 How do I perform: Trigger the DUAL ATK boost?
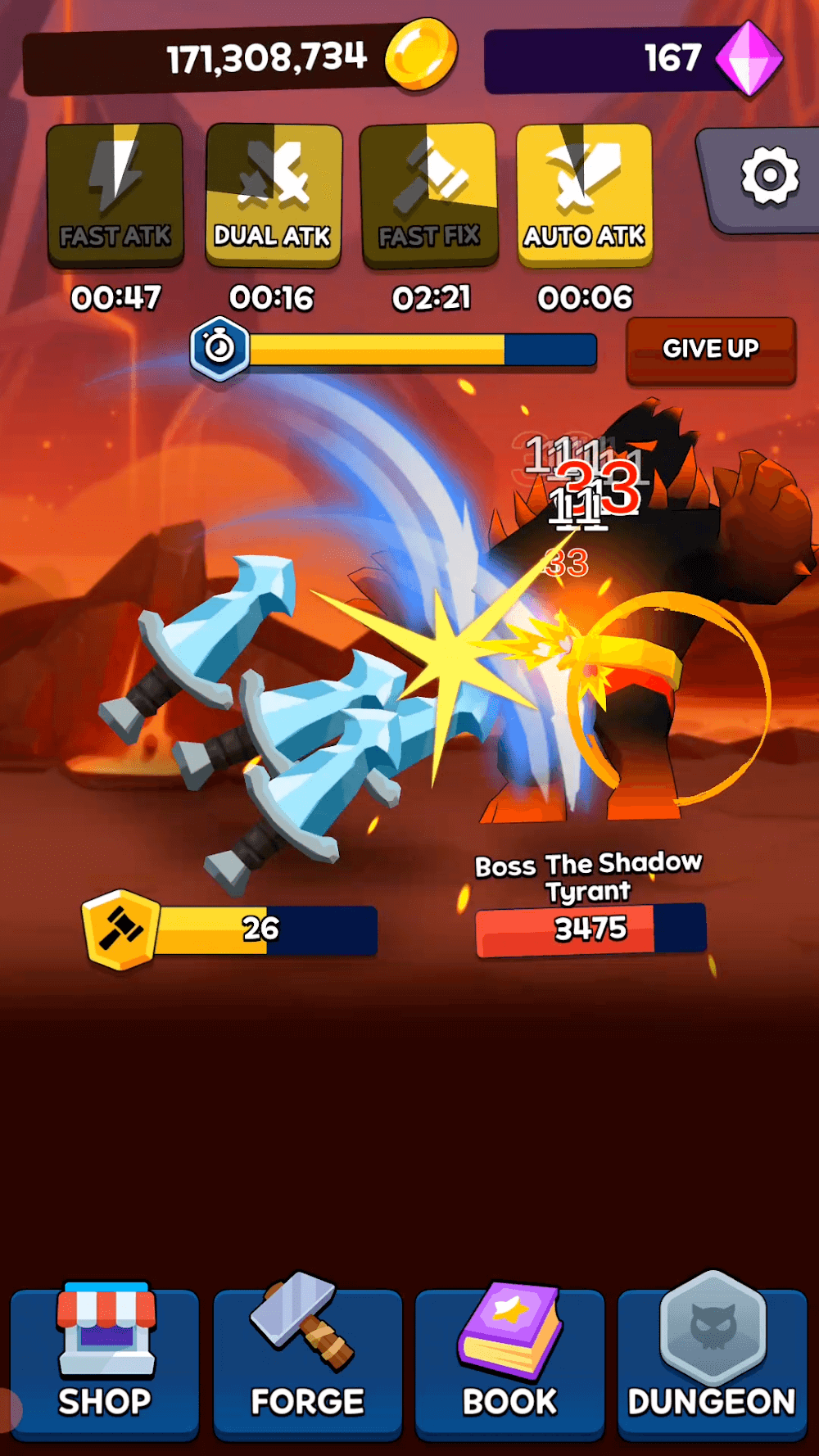[274, 195]
